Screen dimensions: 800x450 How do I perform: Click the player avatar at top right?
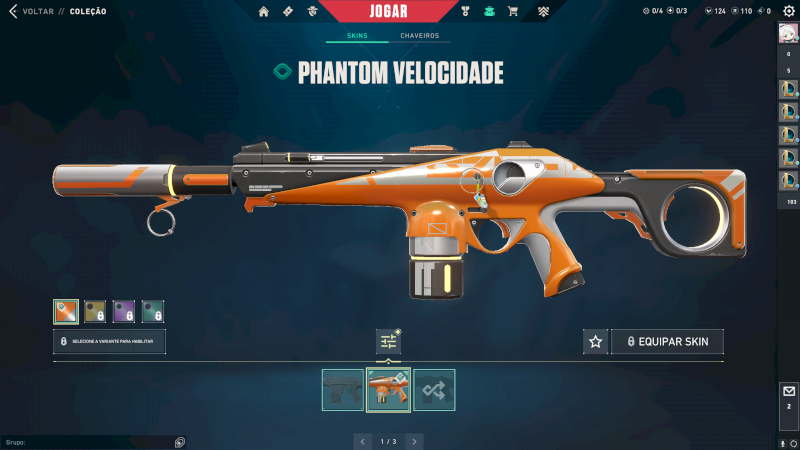(788, 32)
